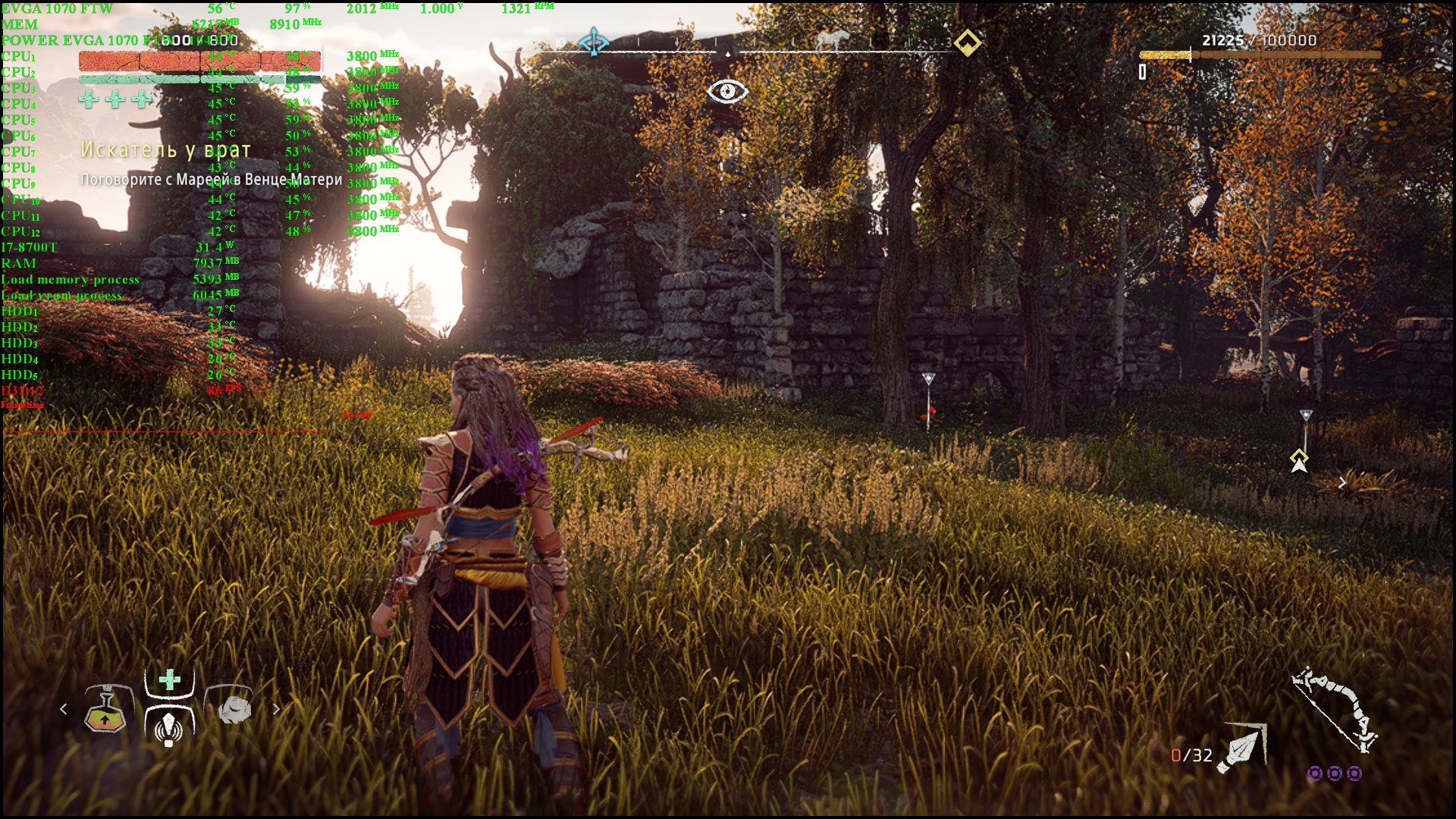This screenshot has height=819, width=1456.
Task: Select the equipped bow weapon icon
Action: pos(1335,709)
